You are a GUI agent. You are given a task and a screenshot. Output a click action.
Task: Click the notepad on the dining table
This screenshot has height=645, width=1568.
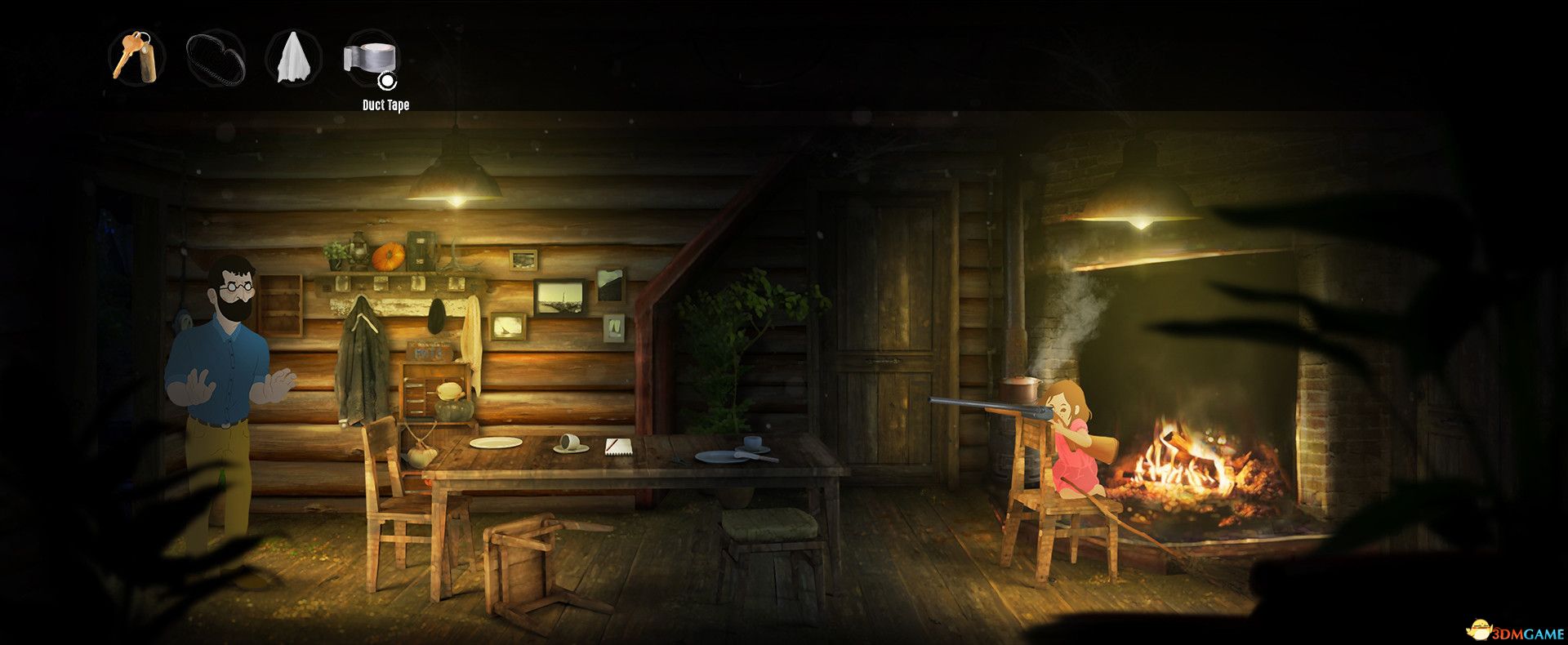click(617, 446)
